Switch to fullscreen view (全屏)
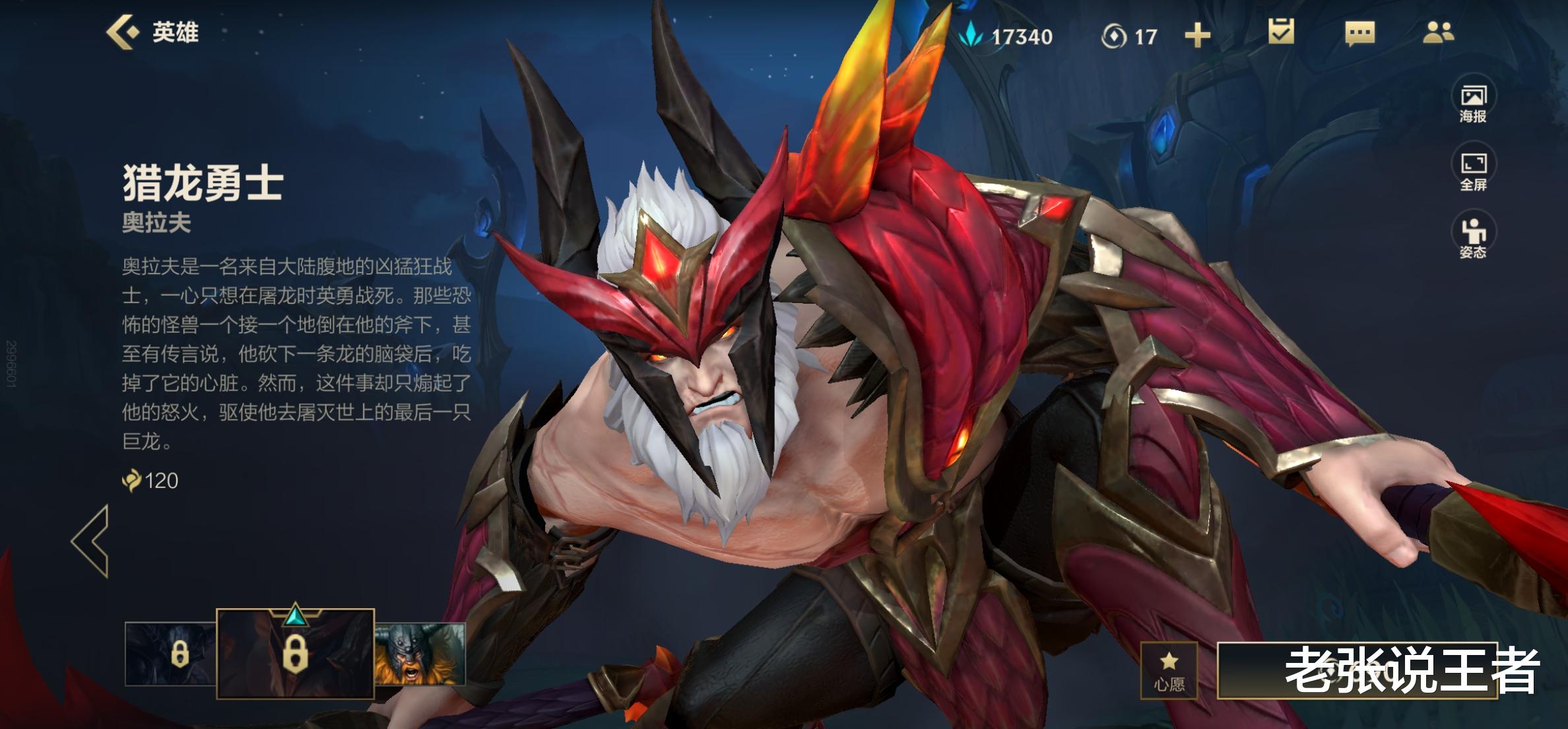Viewport: 1568px width, 729px height. pos(1473,171)
